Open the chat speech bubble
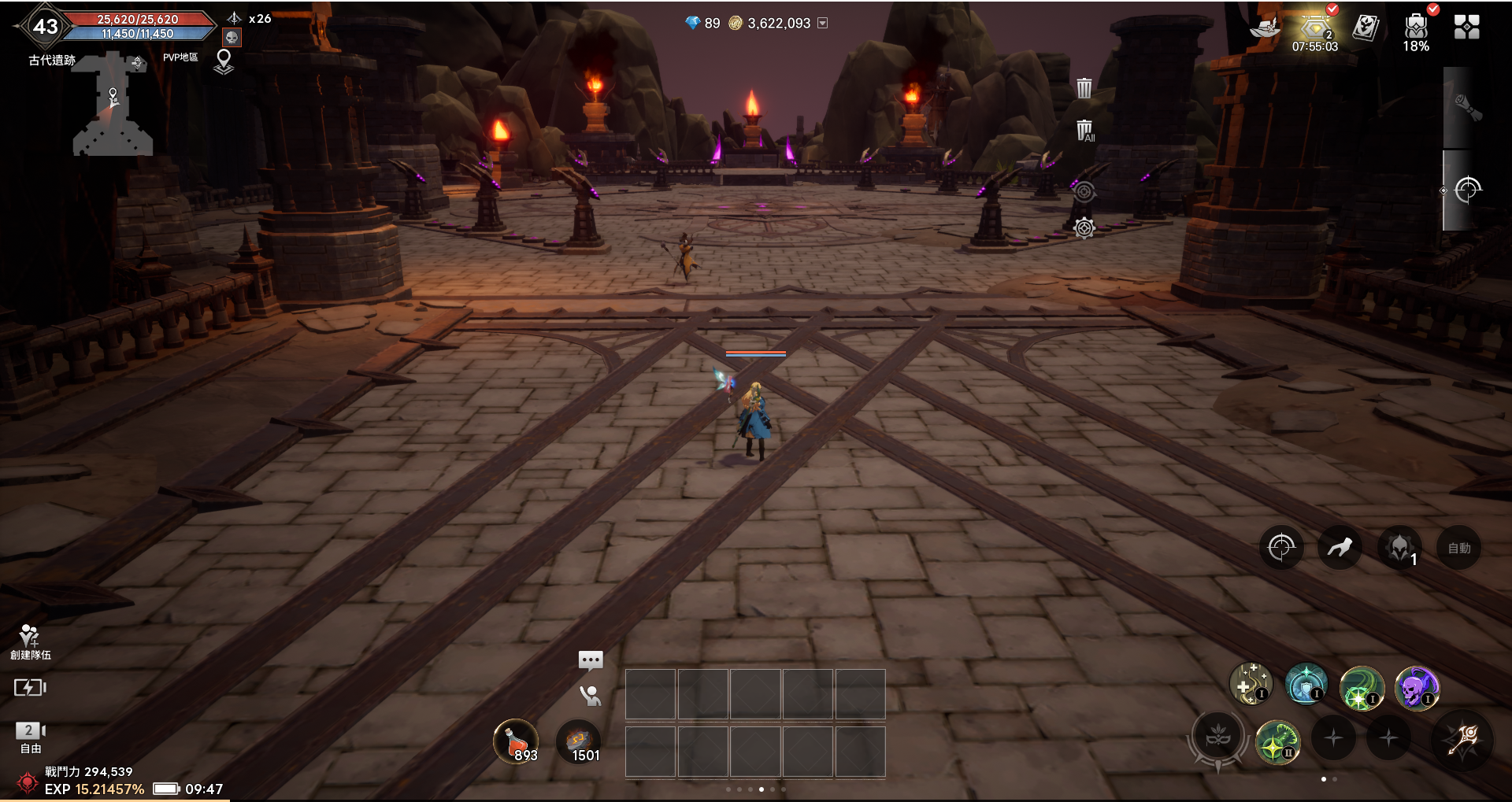 point(591,660)
